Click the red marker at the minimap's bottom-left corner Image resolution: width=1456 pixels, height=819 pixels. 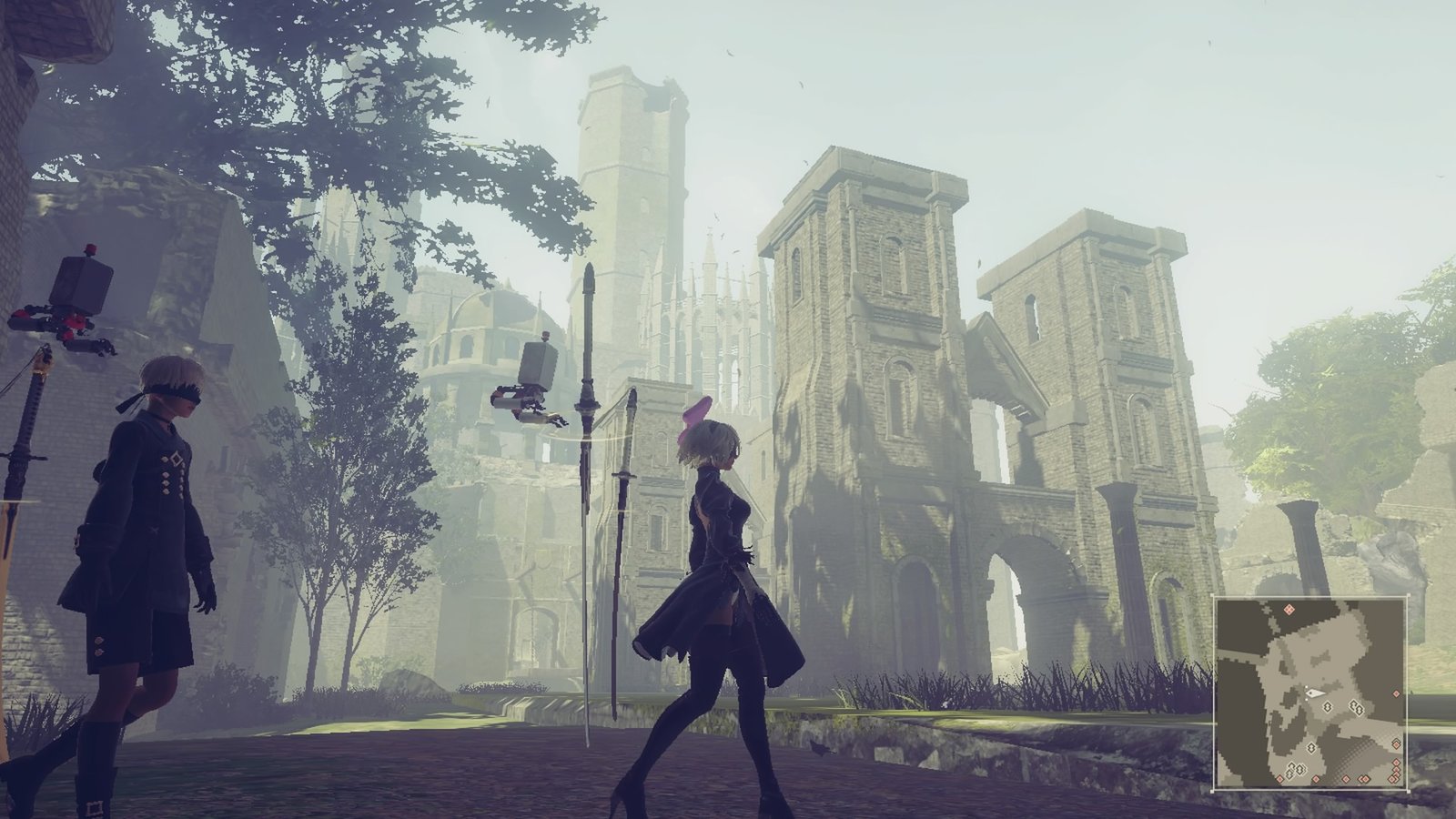(1279, 777)
